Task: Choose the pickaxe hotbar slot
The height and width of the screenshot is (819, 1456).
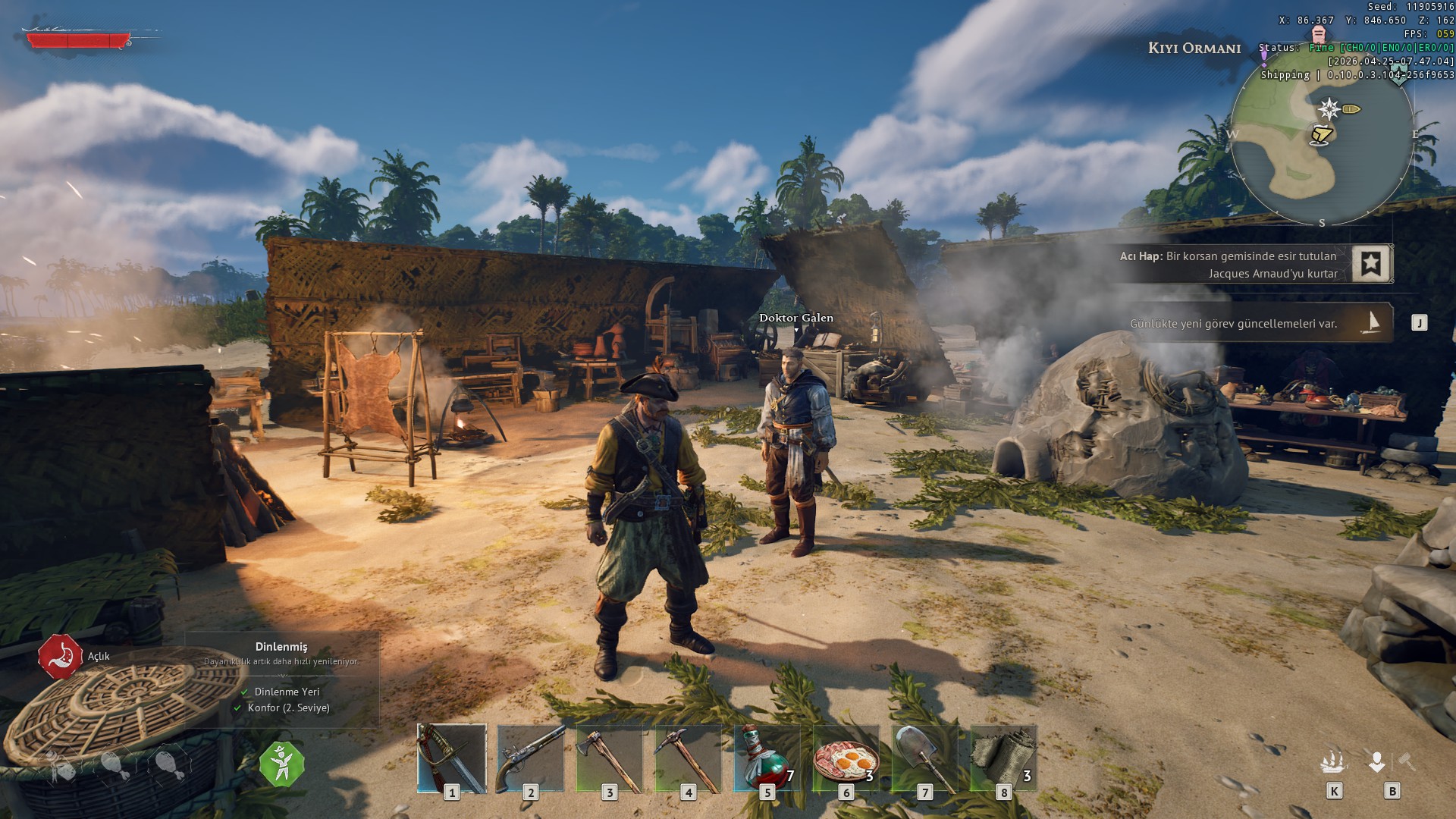Action: (x=689, y=758)
